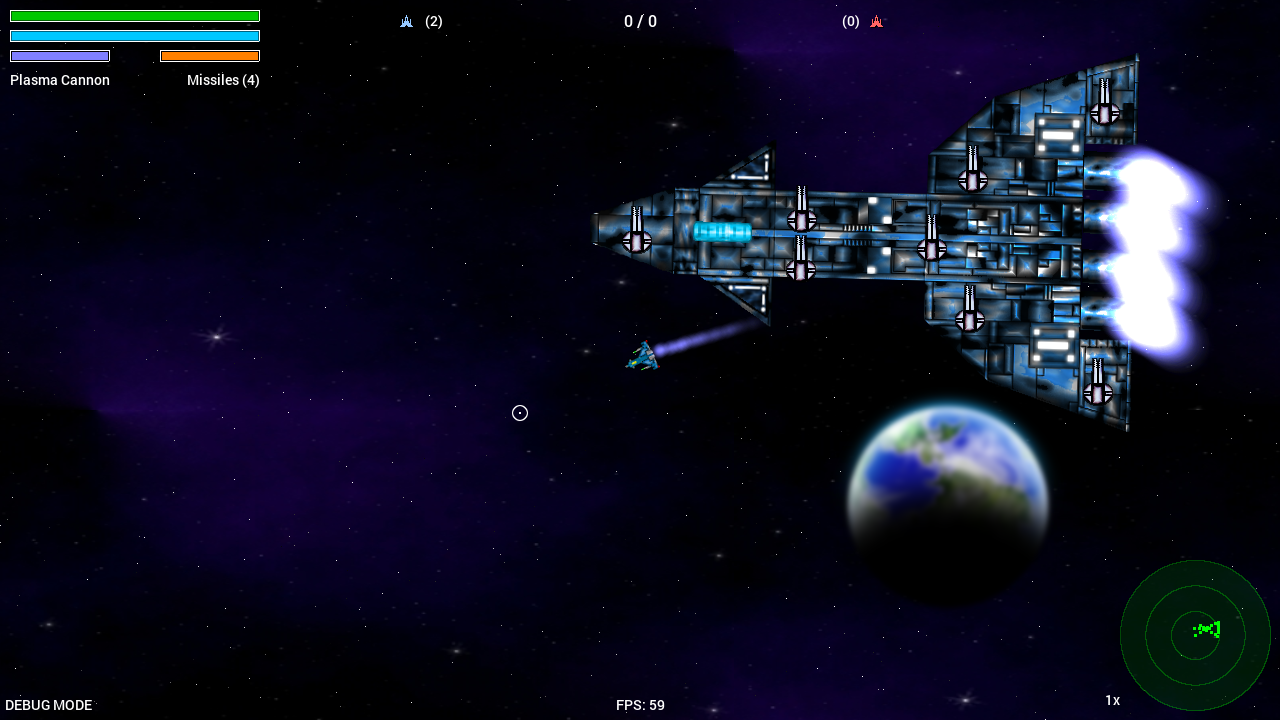Screen dimensions: 1280x720
Task: Select the Plasma Cannon weapon label
Action: [x=60, y=80]
